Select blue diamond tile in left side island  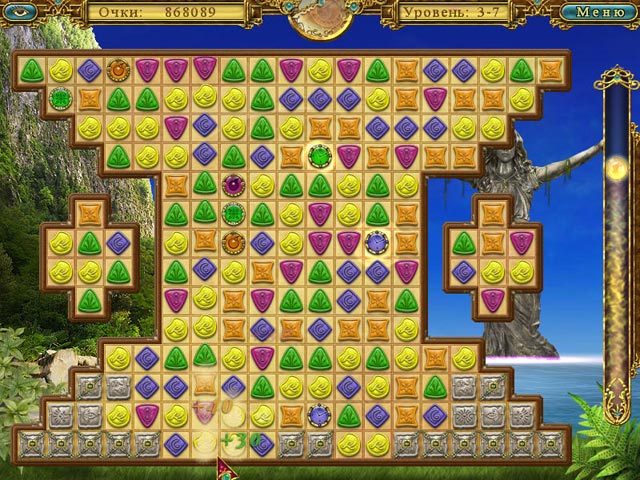(118, 242)
